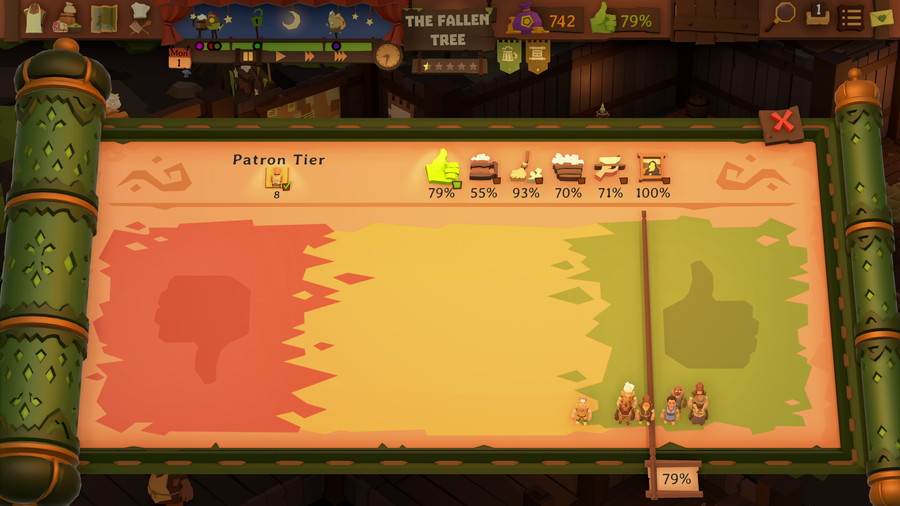The height and width of the screenshot is (506, 900).
Task: Select the framed portrait decoration filter
Action: [652, 169]
